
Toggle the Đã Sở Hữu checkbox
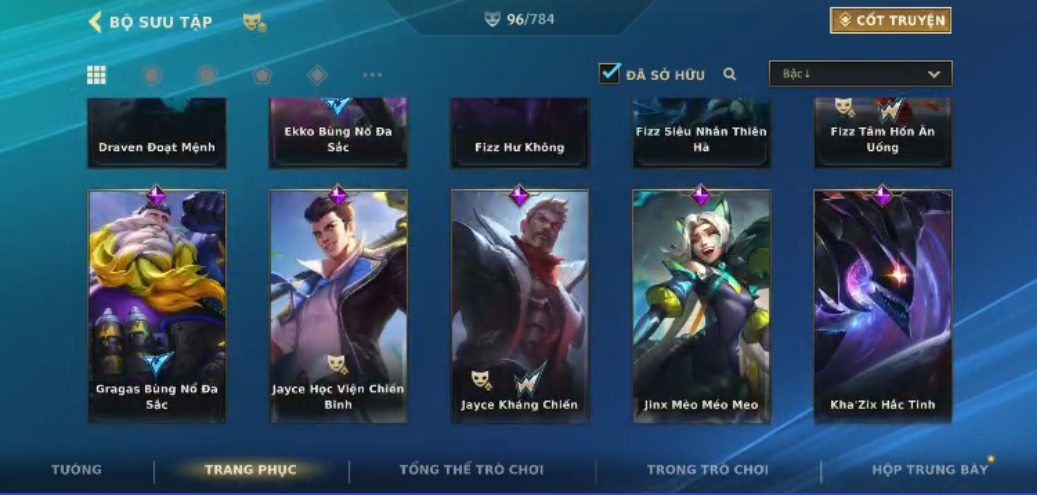coord(609,74)
